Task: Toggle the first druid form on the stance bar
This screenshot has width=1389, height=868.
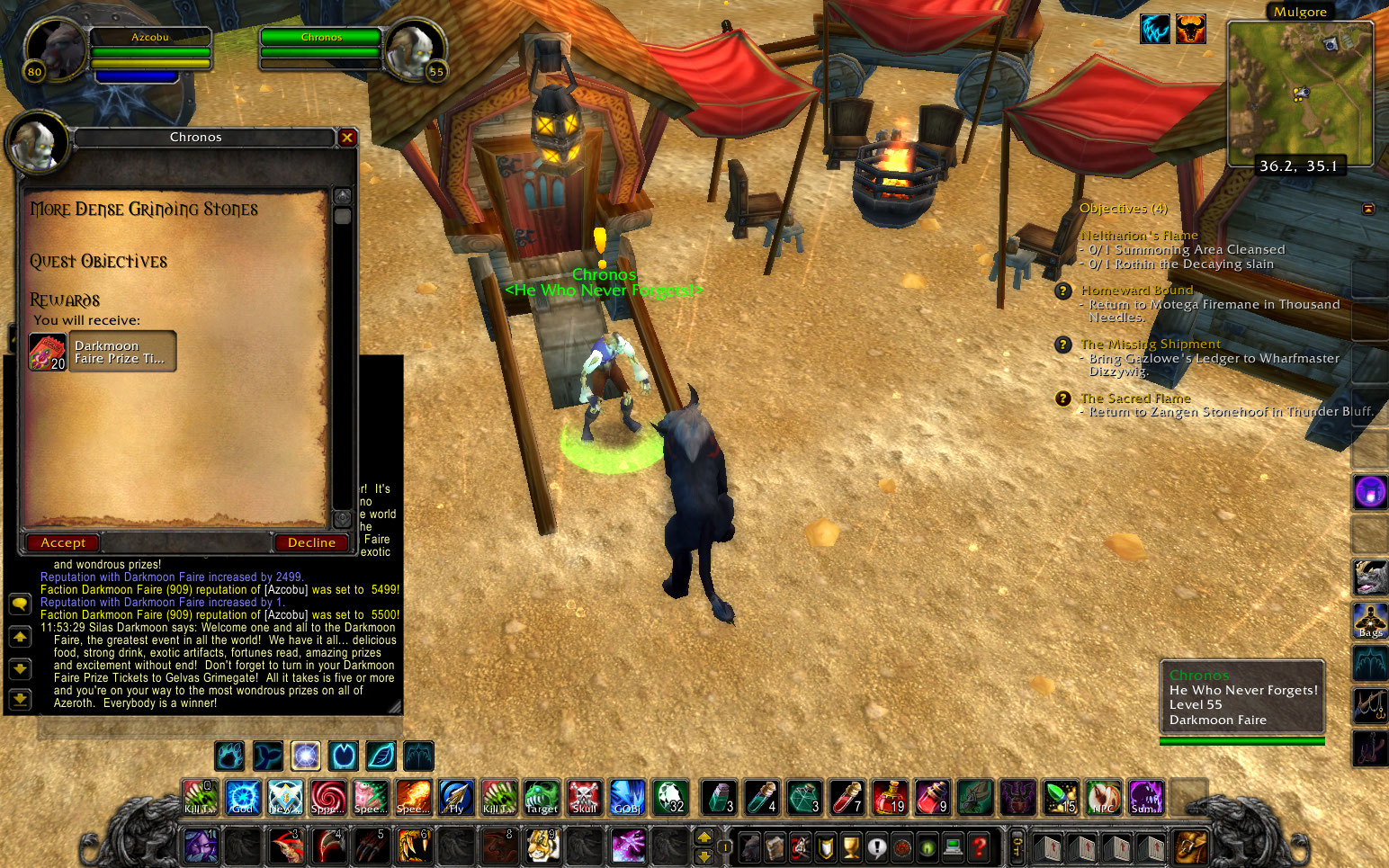Action: click(x=229, y=756)
